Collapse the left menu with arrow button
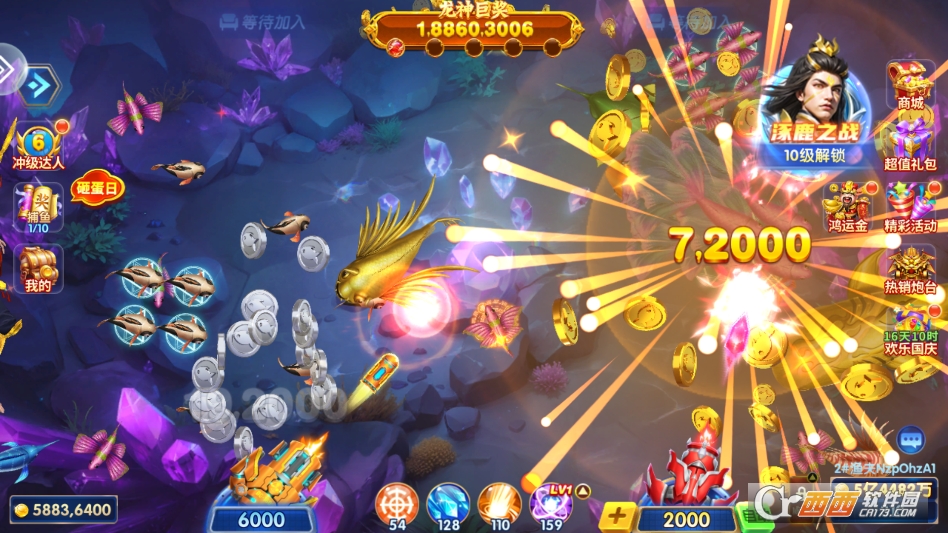The height and width of the screenshot is (533, 948). tap(39, 86)
